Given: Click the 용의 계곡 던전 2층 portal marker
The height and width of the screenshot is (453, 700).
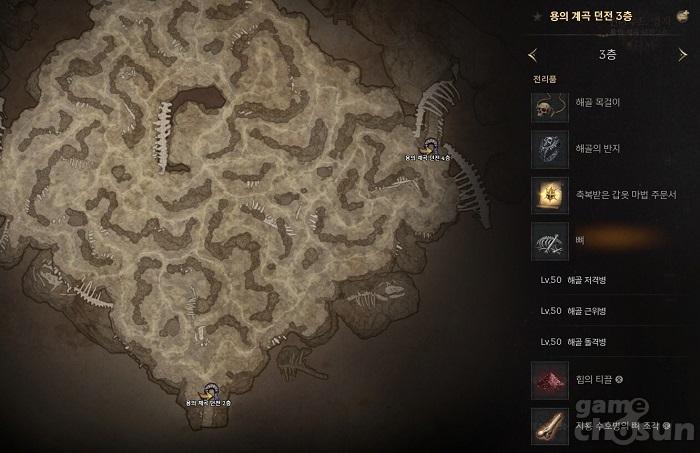Looking at the screenshot, I should (x=210, y=391).
